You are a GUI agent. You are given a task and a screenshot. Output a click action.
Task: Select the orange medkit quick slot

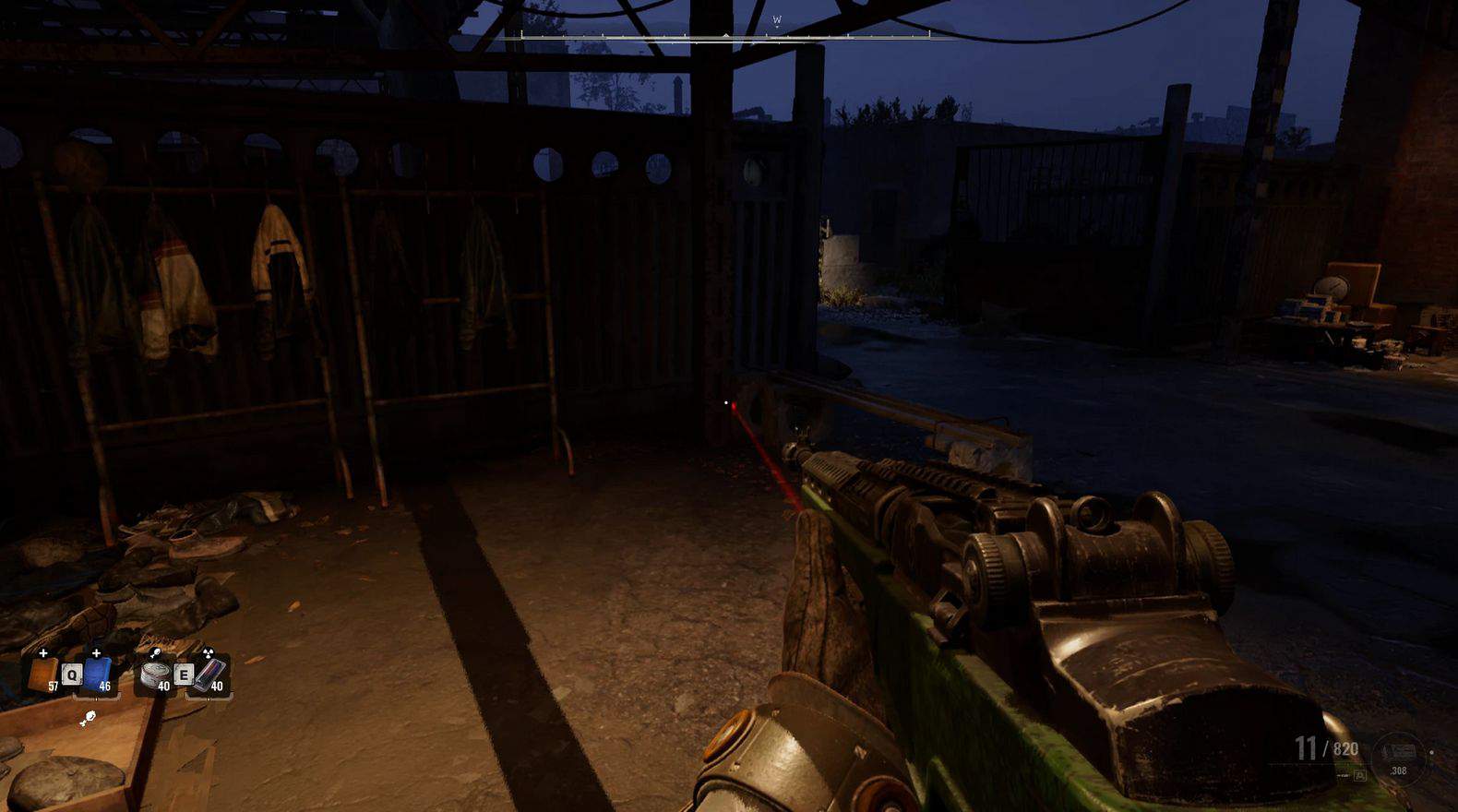coord(42,675)
